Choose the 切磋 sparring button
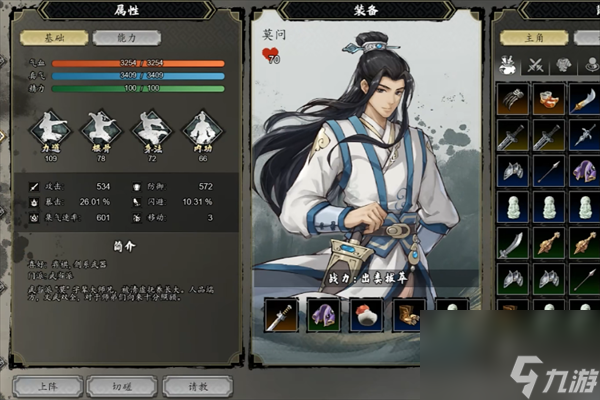Viewport: 600px width, 400px height. coord(121,384)
